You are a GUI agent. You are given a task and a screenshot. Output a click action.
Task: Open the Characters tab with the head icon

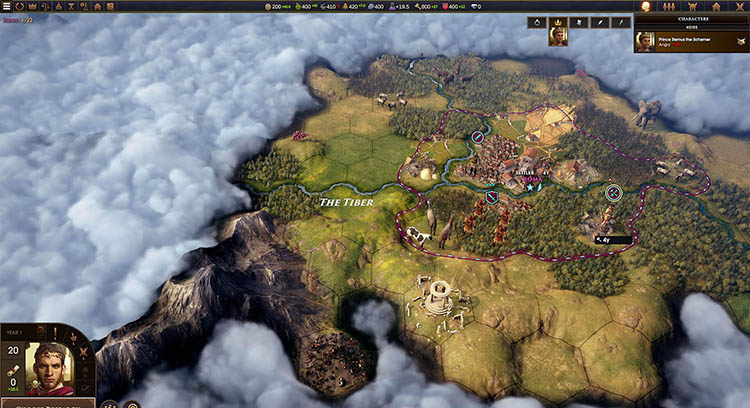[645, 6]
